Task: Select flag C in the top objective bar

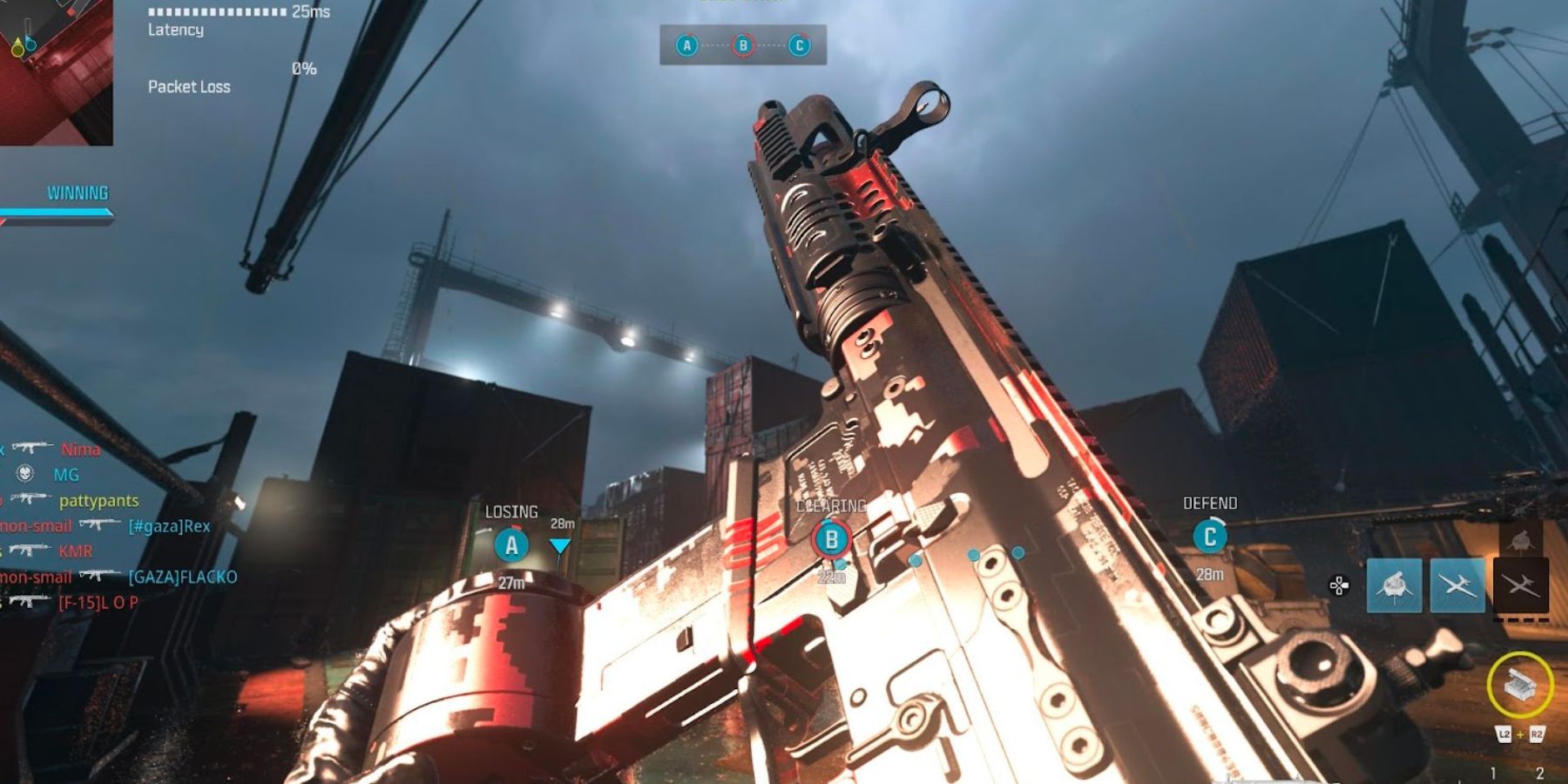Action: tap(799, 45)
